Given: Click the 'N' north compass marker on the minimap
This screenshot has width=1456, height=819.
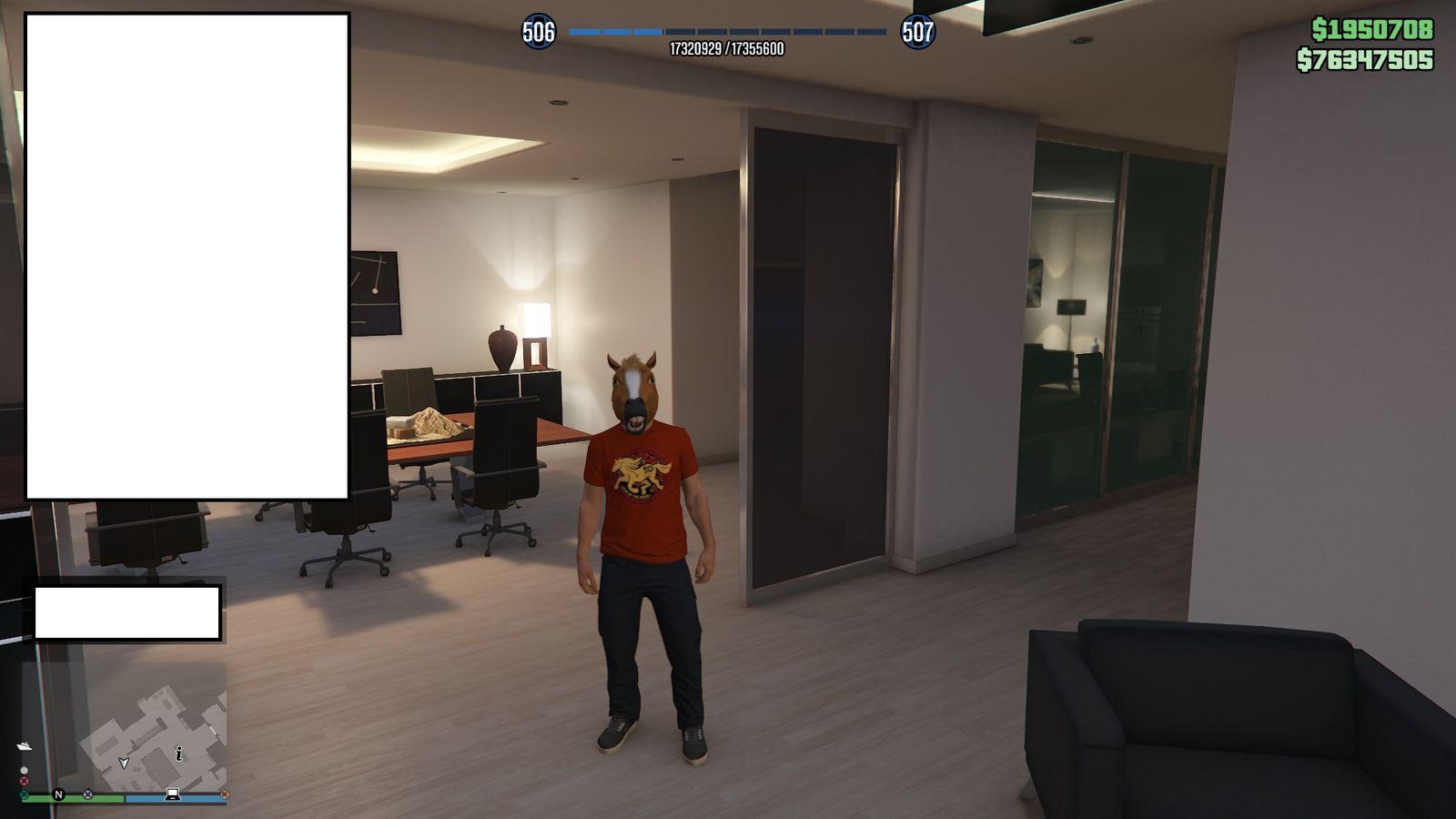Looking at the screenshot, I should pyautogui.click(x=59, y=794).
